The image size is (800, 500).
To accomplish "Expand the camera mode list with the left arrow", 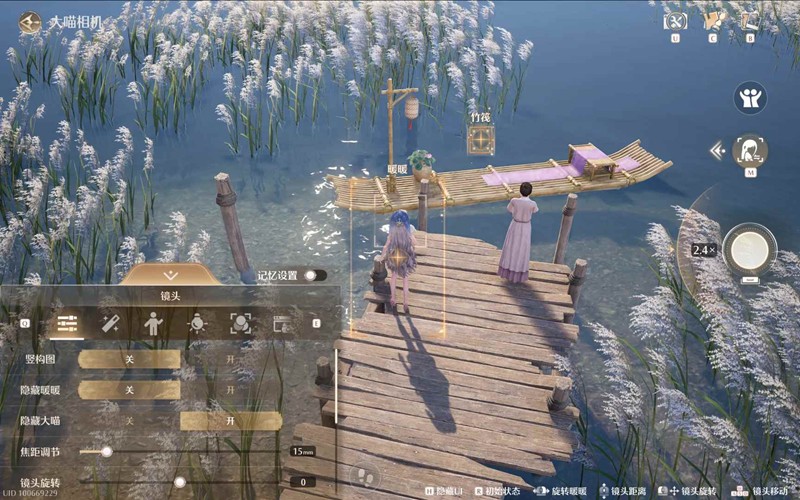I will click(x=716, y=151).
